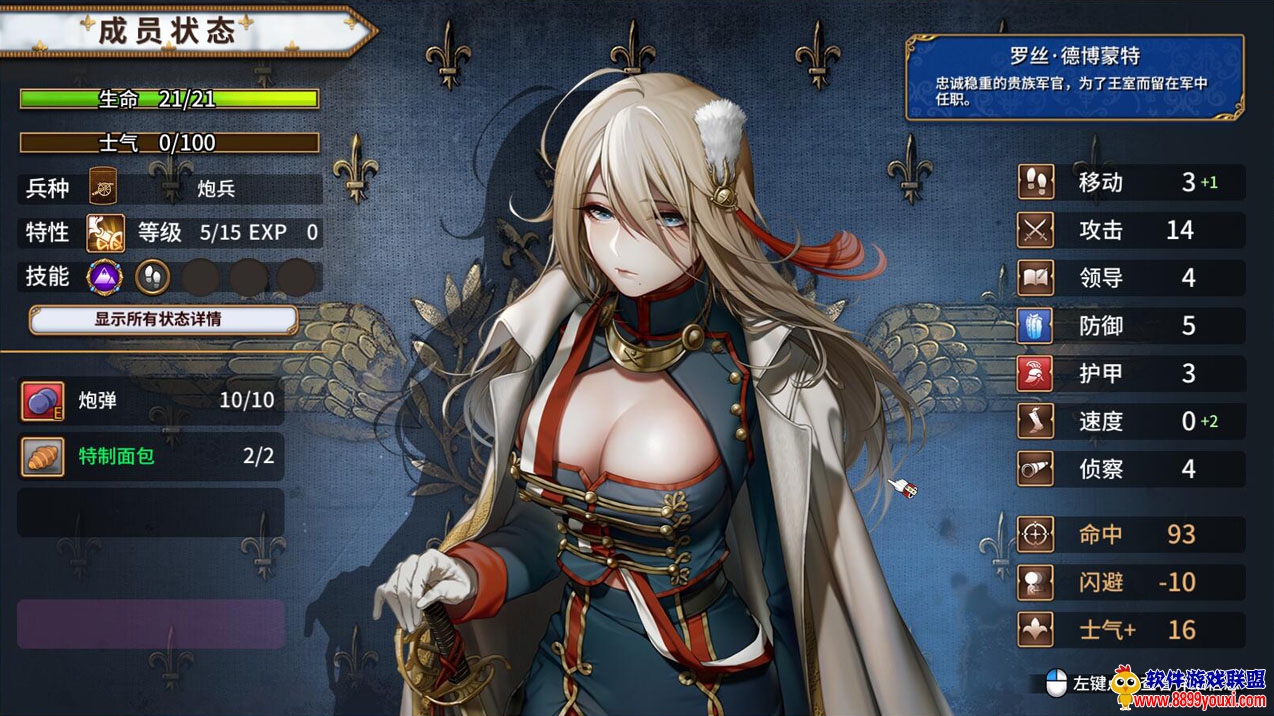Screen dimensions: 1274x716
Task: Click the 闪避 dodge stat icon
Action: pos(1036,582)
